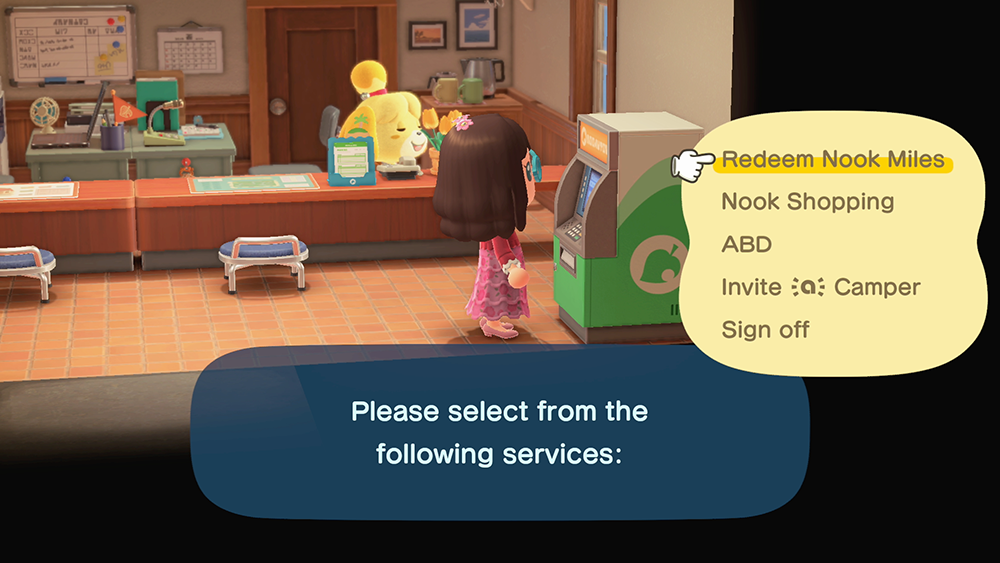The height and width of the screenshot is (563, 1000).
Task: Select Redeem Nook Miles option
Action: point(832,160)
